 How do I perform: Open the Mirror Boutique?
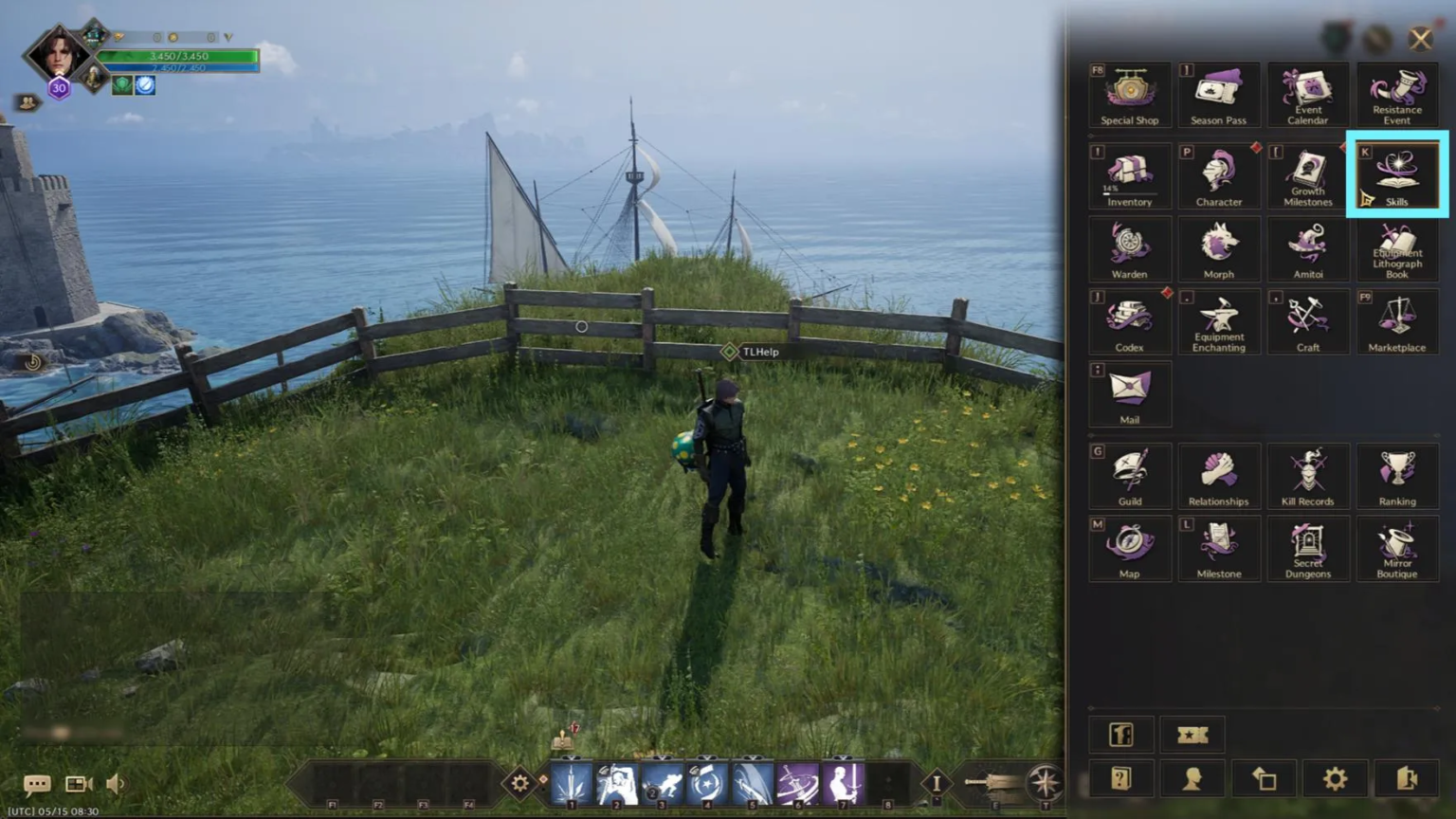[x=1396, y=549]
